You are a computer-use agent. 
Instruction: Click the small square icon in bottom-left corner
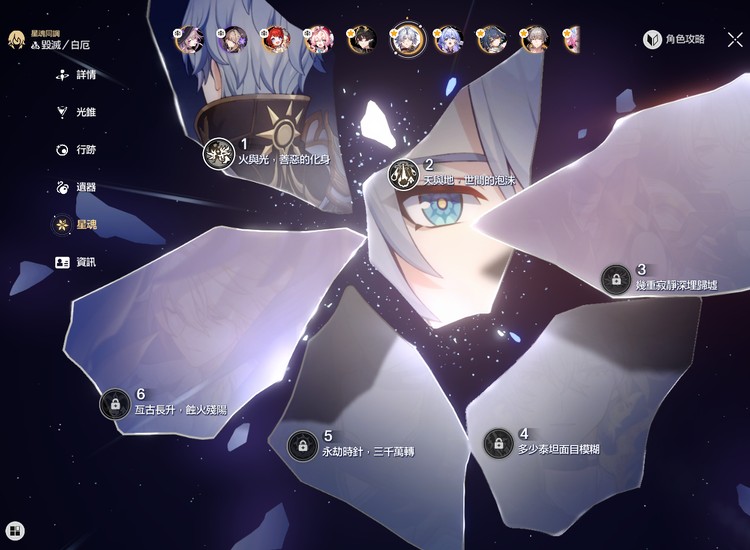point(15,531)
